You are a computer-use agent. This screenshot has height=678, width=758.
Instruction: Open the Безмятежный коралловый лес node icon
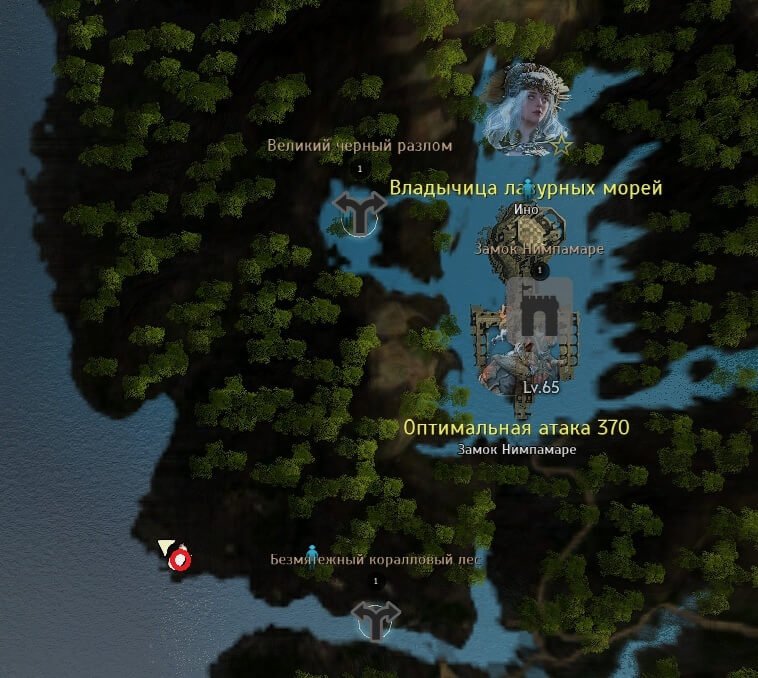376,620
